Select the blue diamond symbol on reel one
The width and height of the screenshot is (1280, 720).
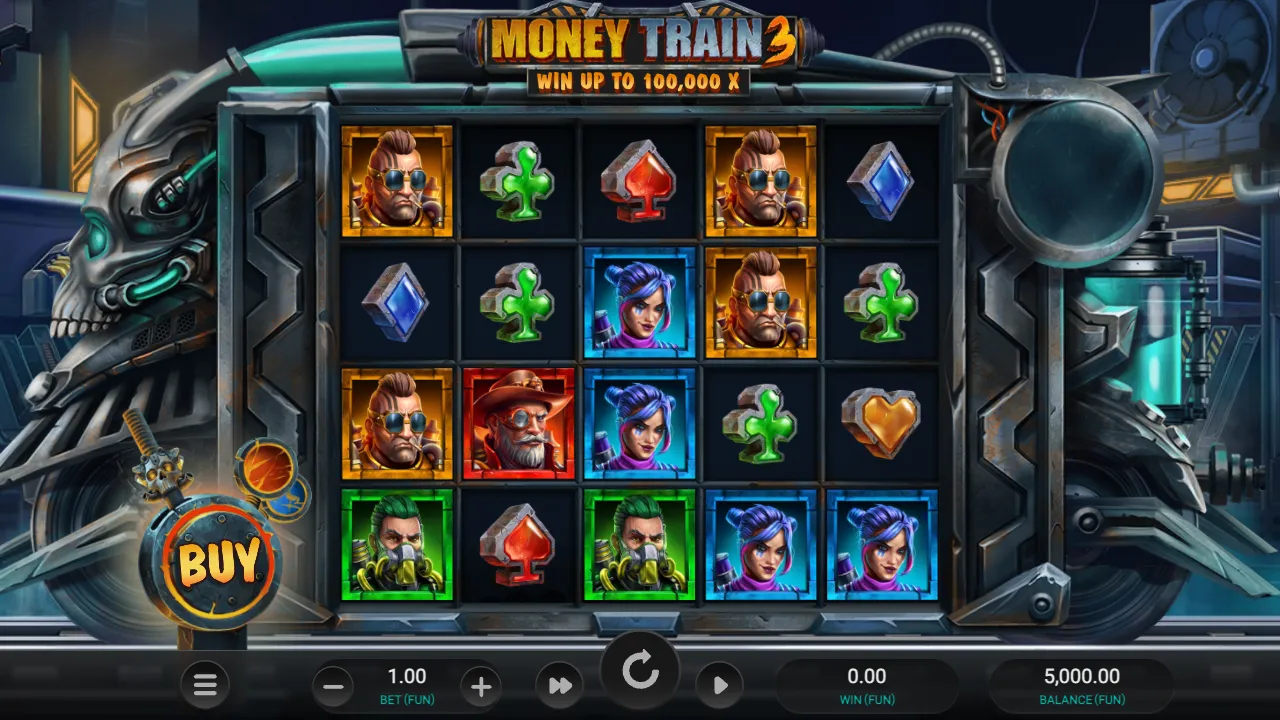[x=398, y=304]
